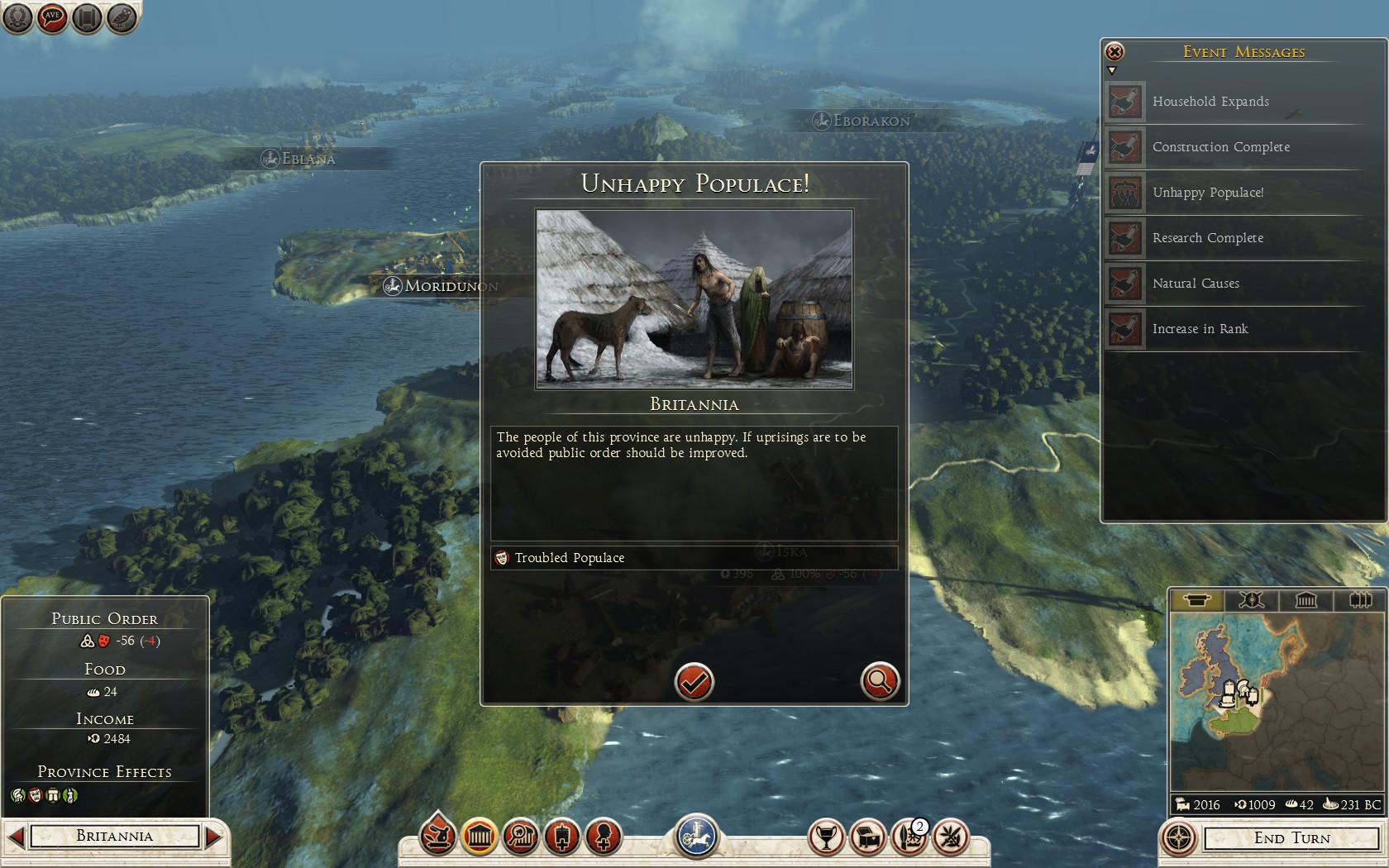The image size is (1389, 868).
Task: Show the Increase in Rank message
Action: click(1200, 329)
